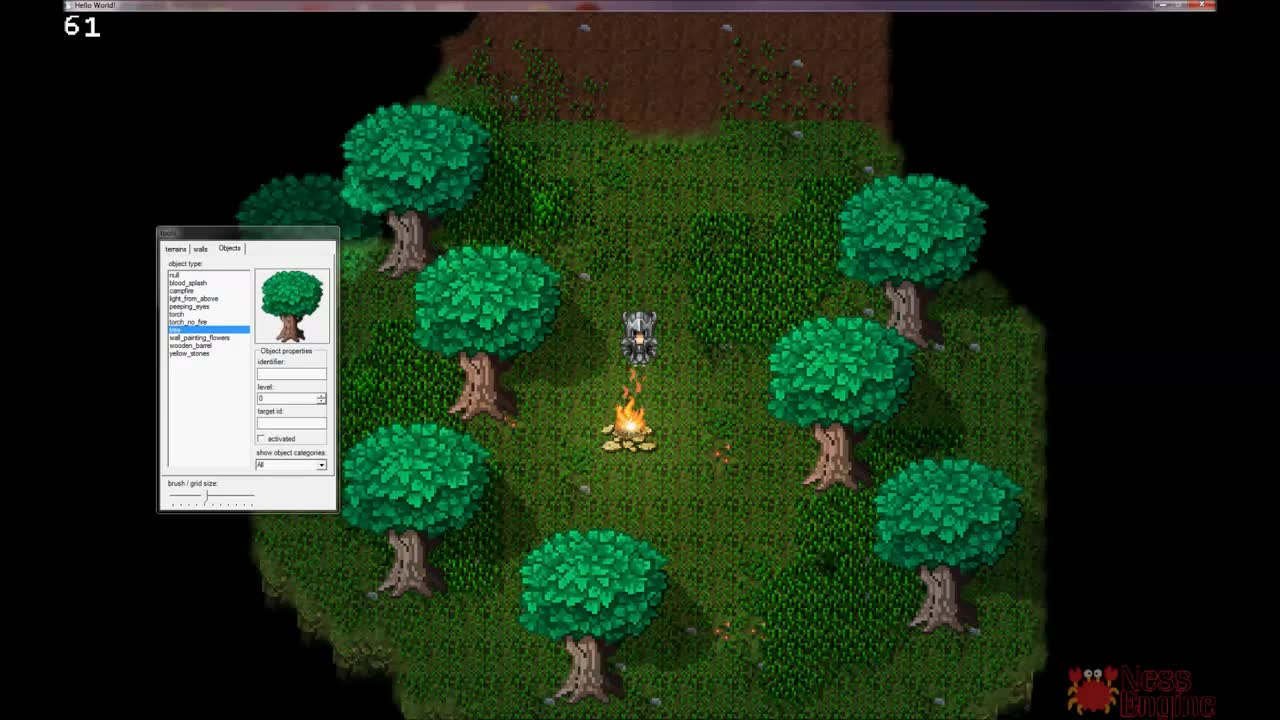Increase the level value with the up arrow
Image resolution: width=1280 pixels, height=720 pixels.
[x=321, y=396]
